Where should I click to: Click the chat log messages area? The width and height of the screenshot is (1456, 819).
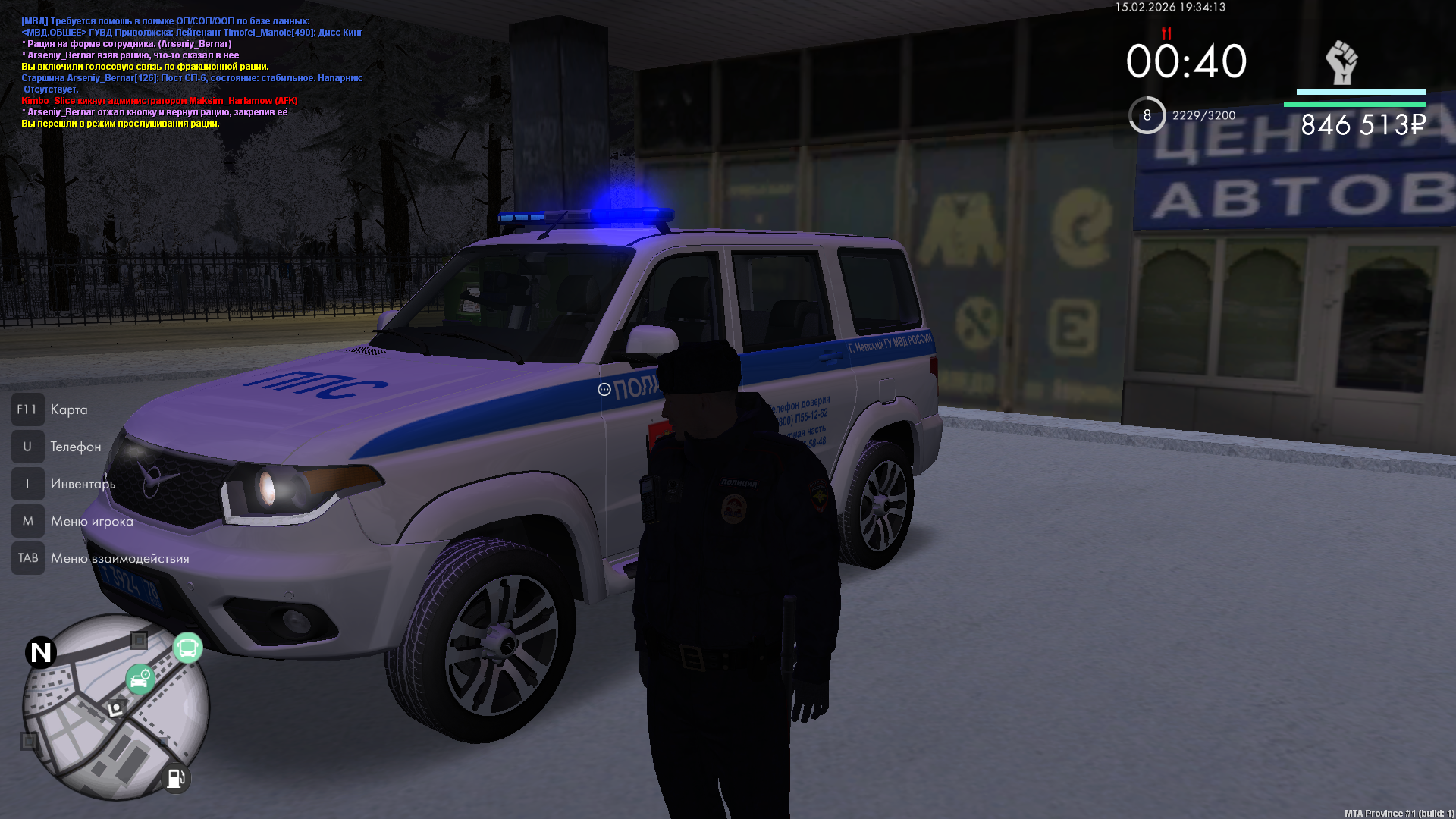192,72
